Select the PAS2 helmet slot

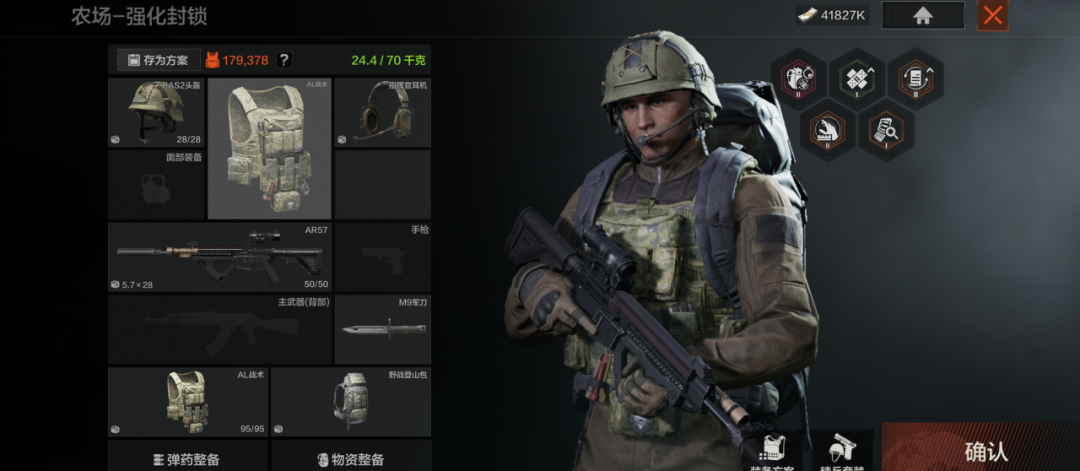pyautogui.click(x=156, y=112)
